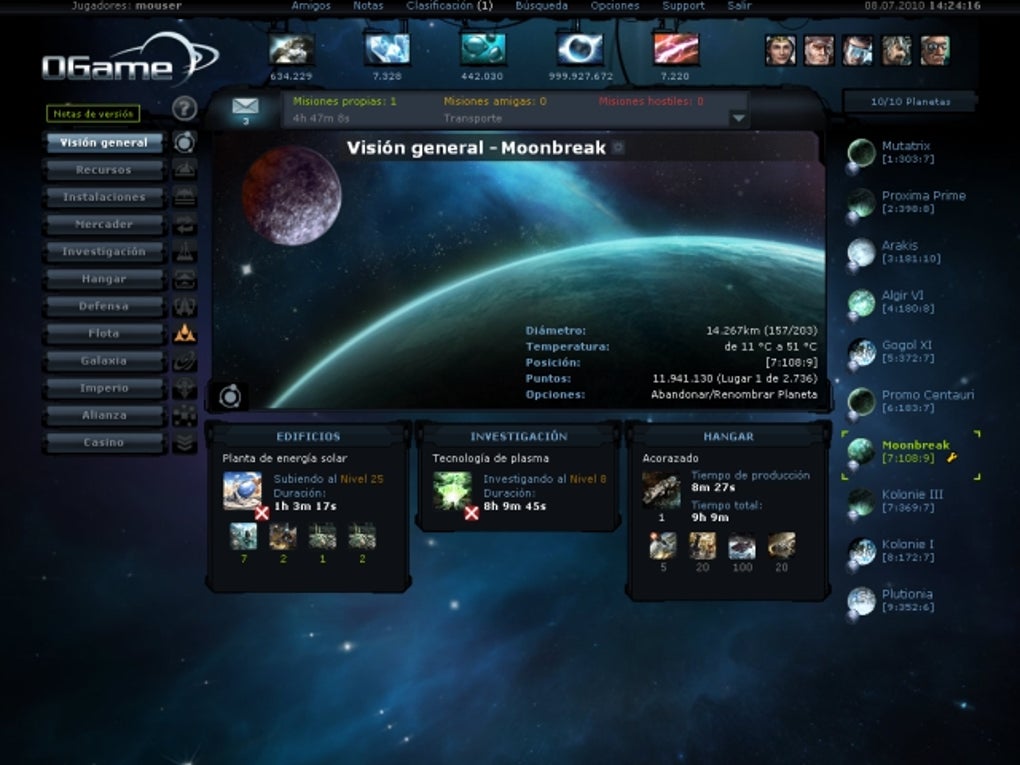The width and height of the screenshot is (1020, 765).
Task: Open the Investigación menu entry
Action: click(104, 252)
